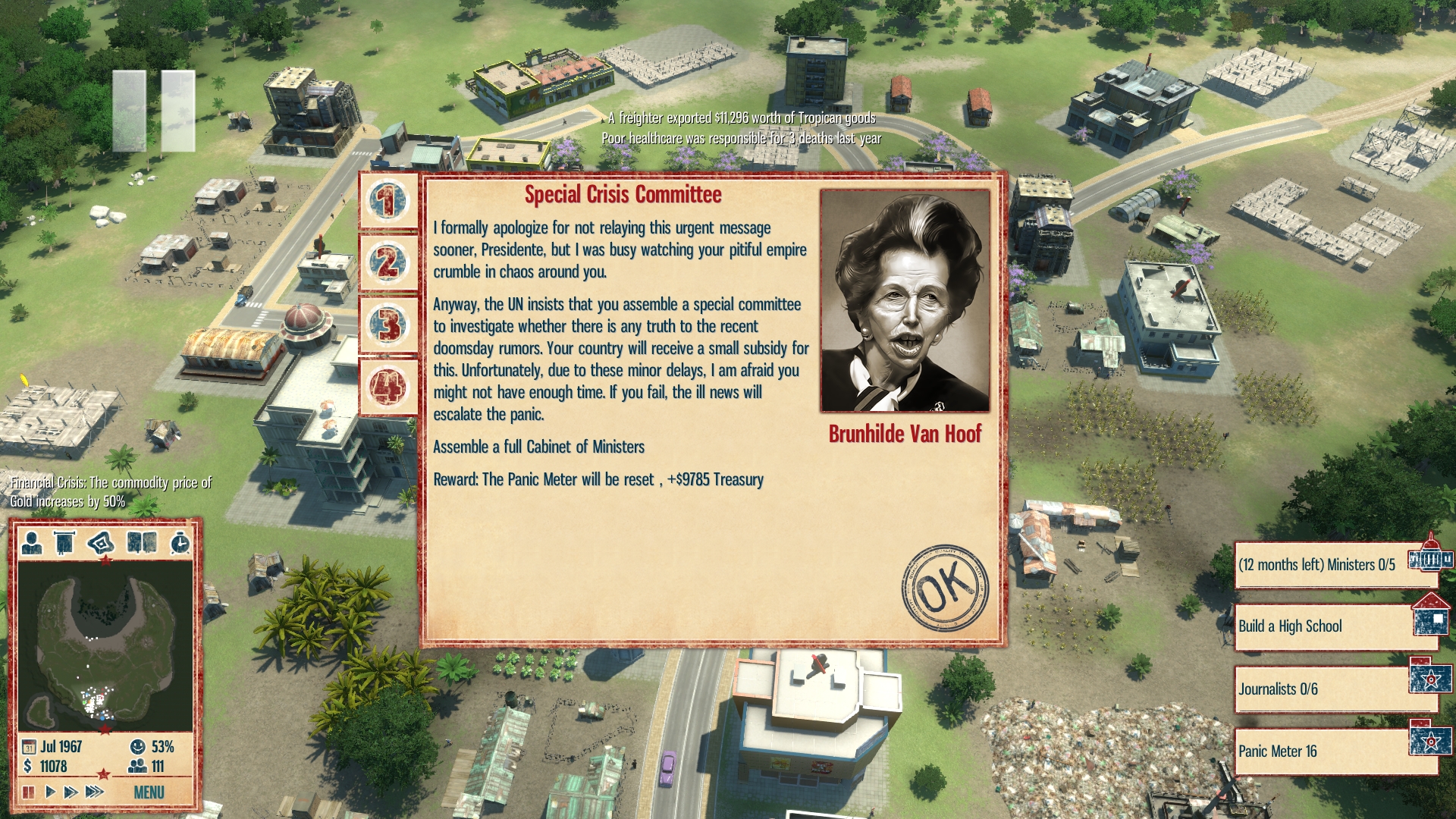Open dialog tab number 3
This screenshot has width=1456, height=819.
388,325
